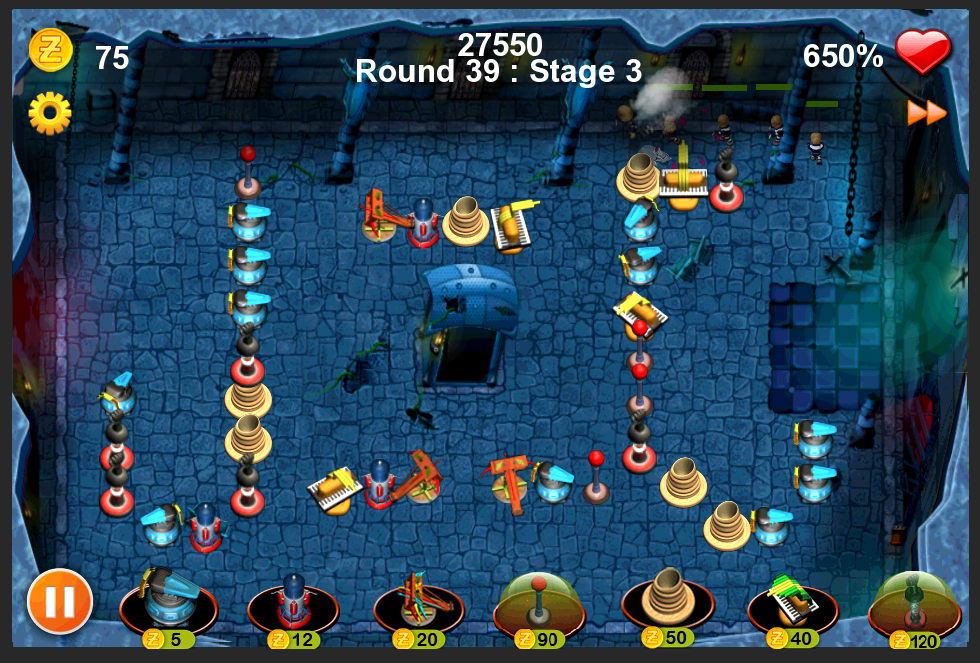
Task: Pick the crossbow tower costing 20
Action: [418, 604]
